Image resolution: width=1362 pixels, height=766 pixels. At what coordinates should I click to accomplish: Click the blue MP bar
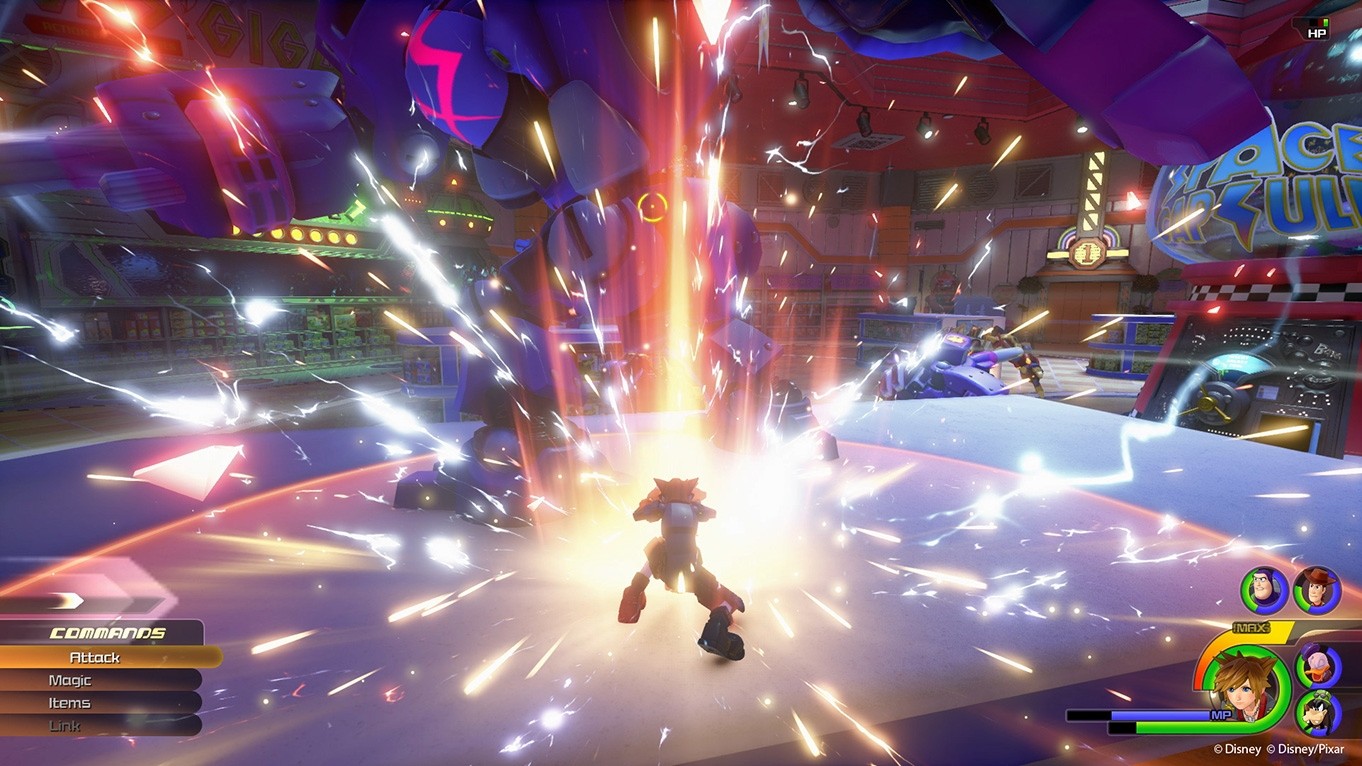[1160, 714]
